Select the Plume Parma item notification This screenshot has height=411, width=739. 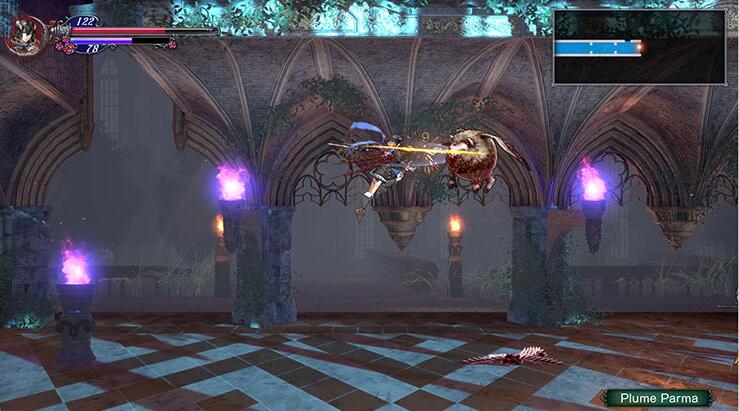(x=657, y=397)
